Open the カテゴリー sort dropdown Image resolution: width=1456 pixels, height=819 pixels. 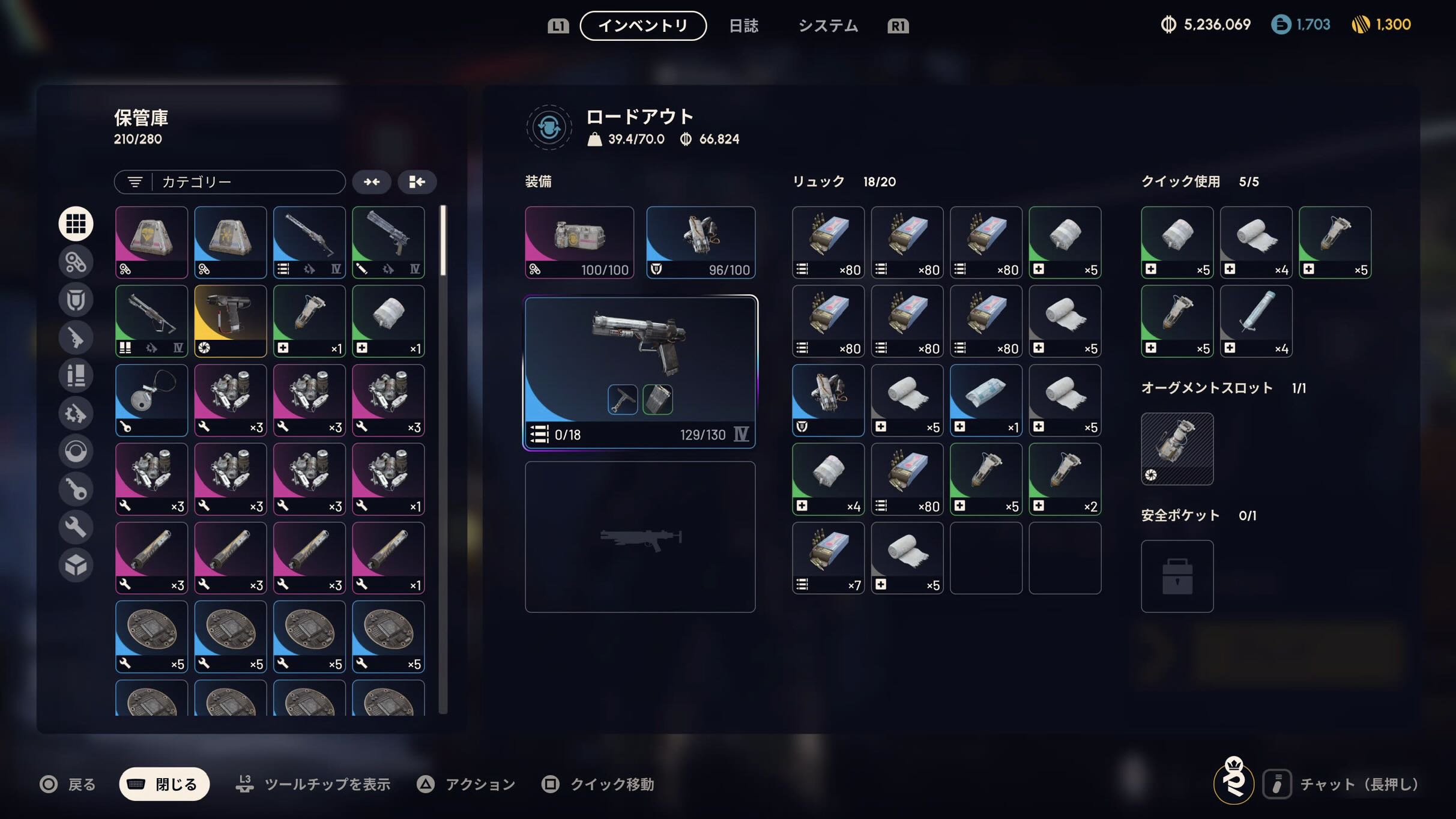(230, 182)
